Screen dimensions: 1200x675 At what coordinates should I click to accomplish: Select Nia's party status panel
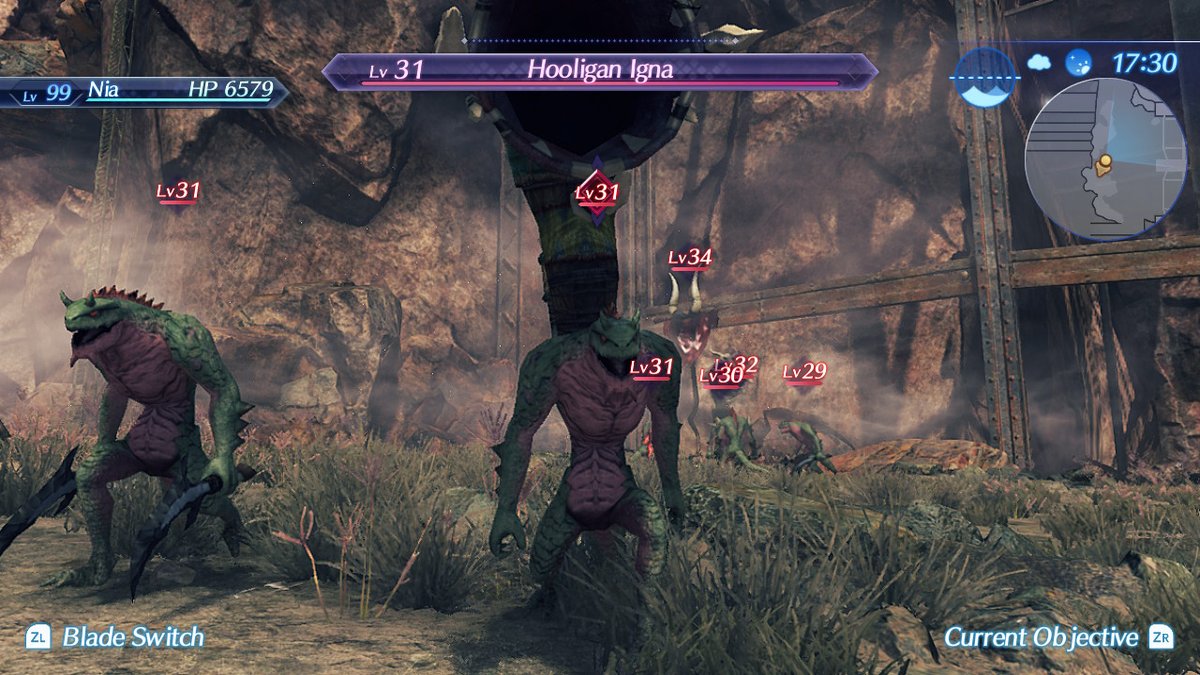pos(144,91)
